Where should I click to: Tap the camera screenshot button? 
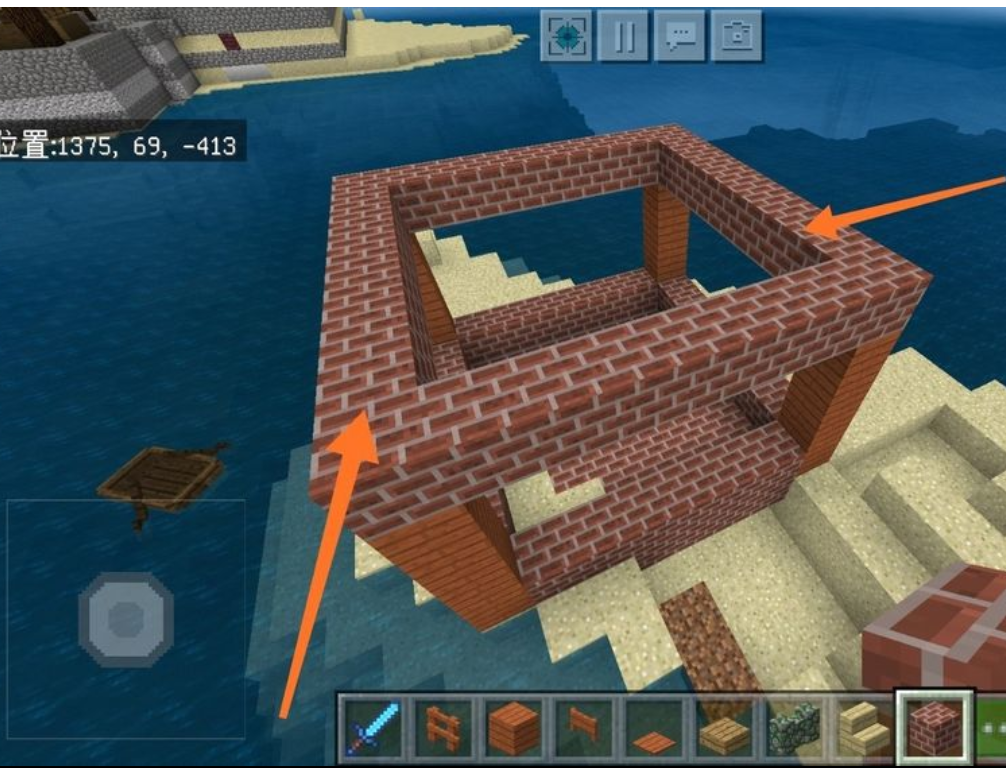click(x=738, y=36)
